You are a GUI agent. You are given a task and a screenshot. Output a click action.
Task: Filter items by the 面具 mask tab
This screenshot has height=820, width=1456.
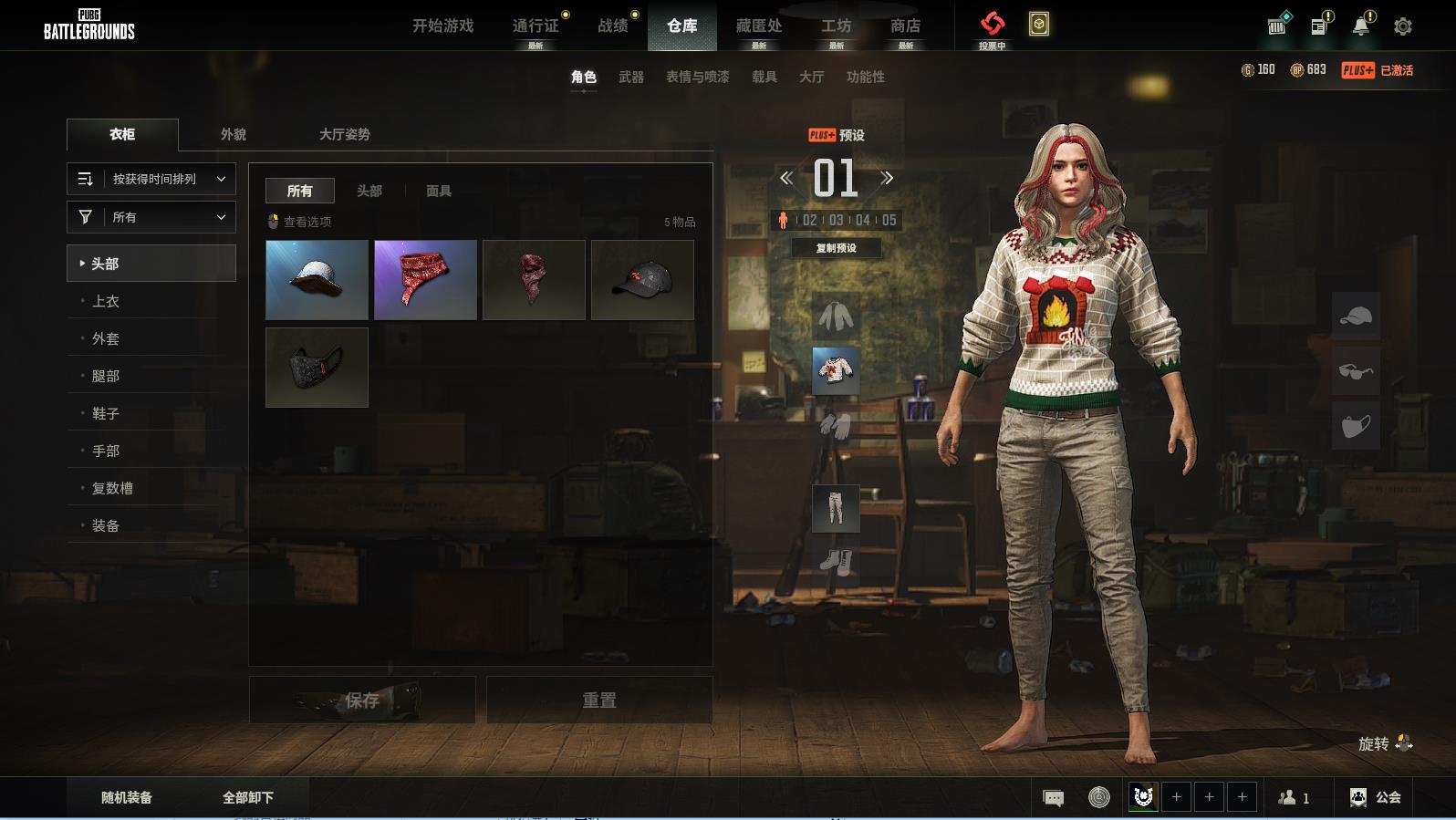(439, 191)
